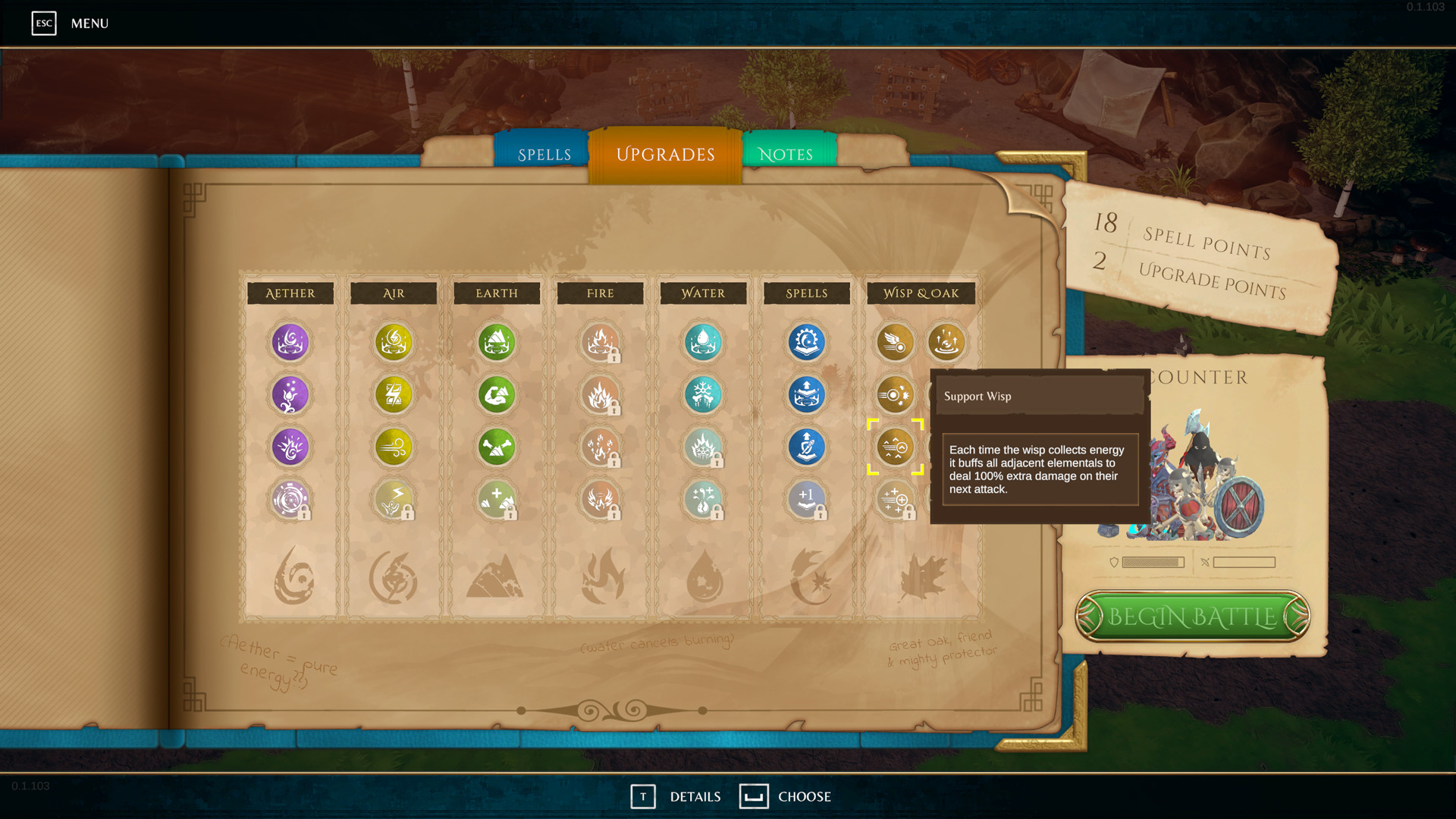The height and width of the screenshot is (819, 1456).
Task: Select the purple Aether flower upgrade
Action: tap(290, 395)
